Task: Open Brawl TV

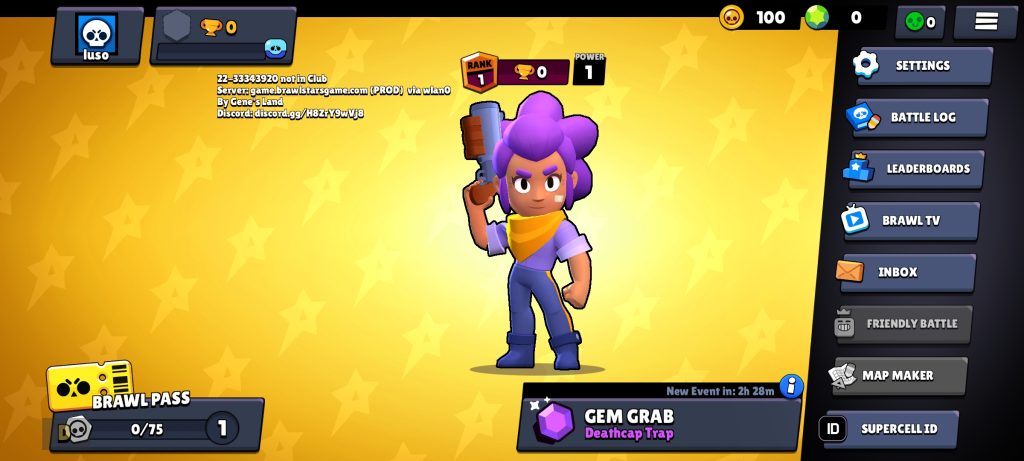Action: tap(911, 221)
